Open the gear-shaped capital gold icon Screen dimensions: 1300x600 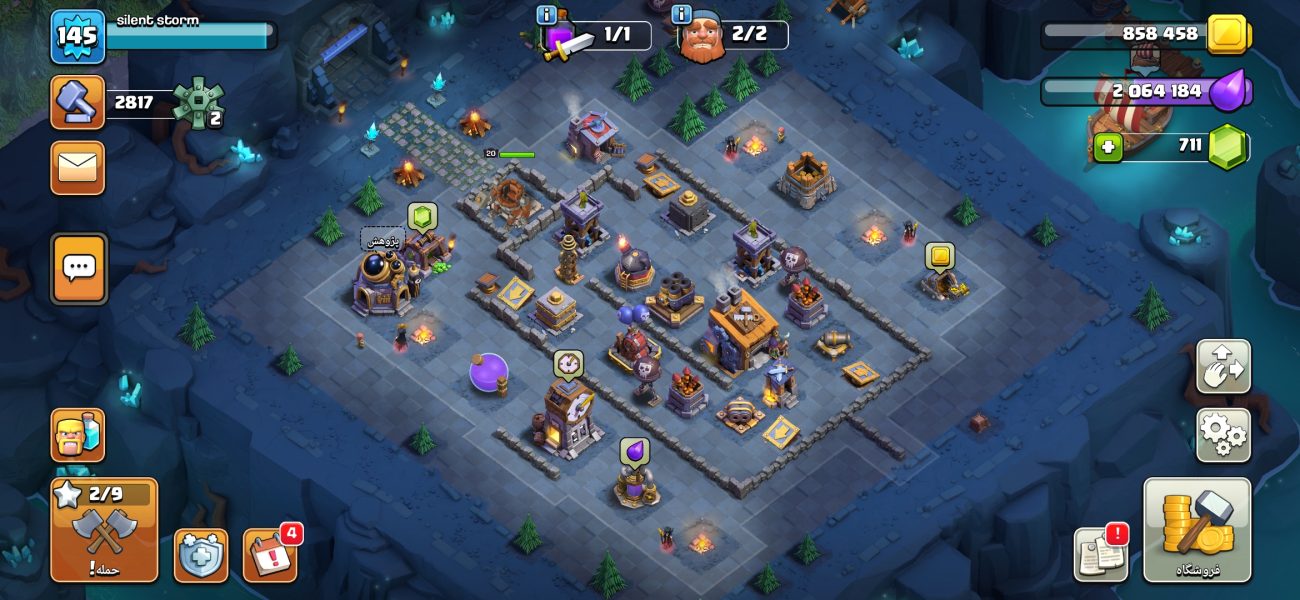pos(198,102)
